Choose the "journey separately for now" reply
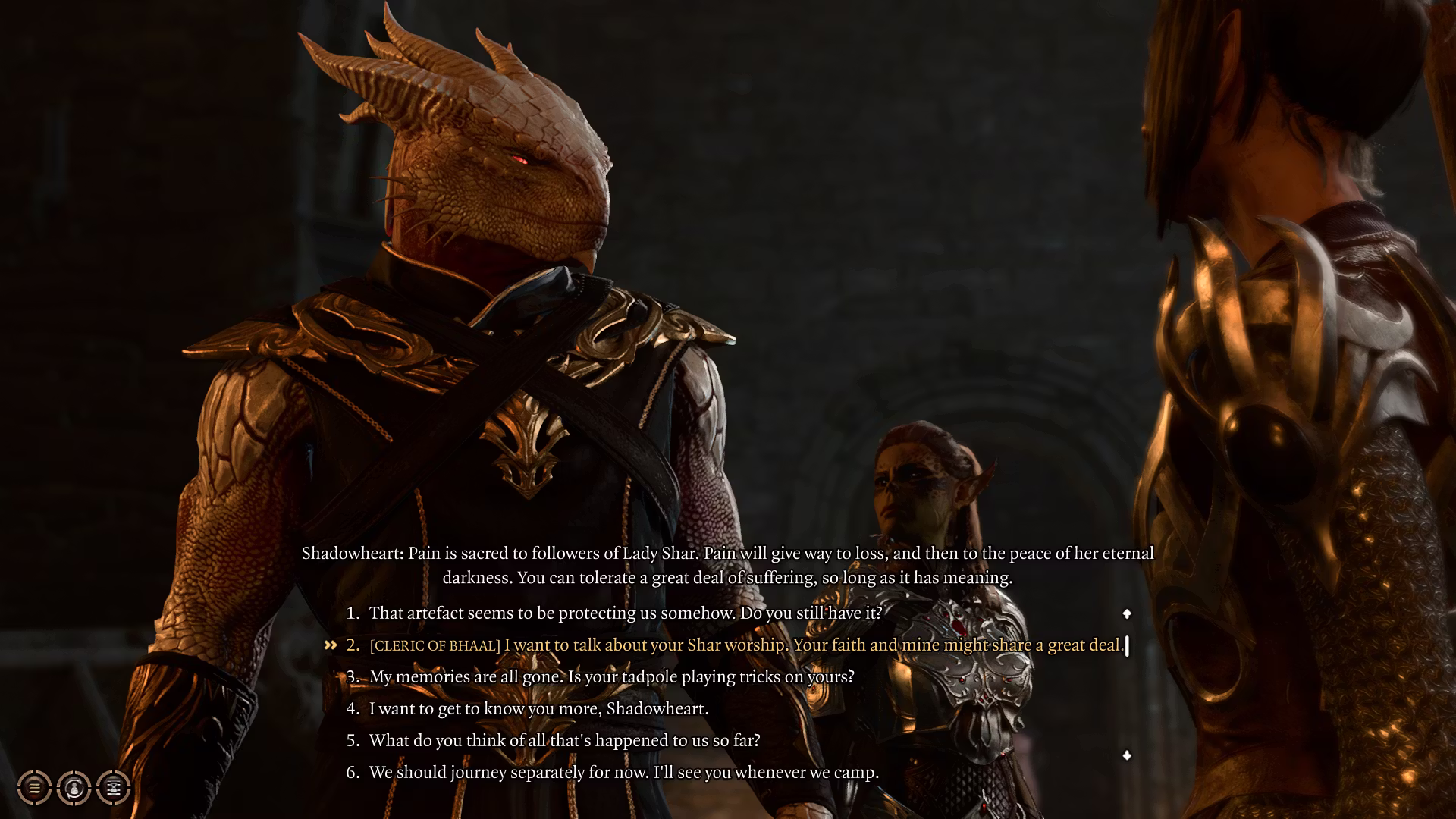 (x=623, y=773)
